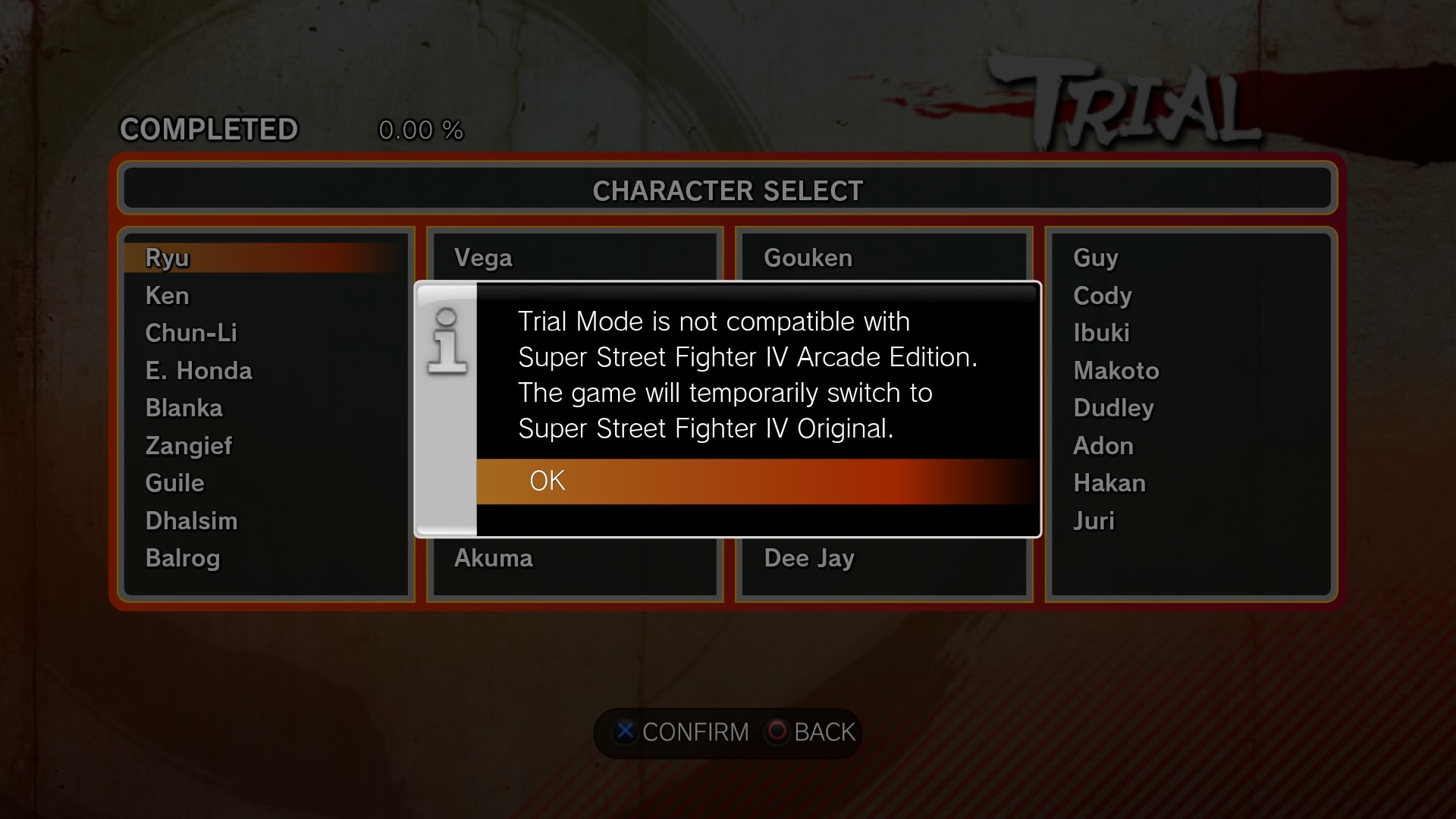Click the O Back button icon
Screen dimensions: 1456x819
(777, 733)
